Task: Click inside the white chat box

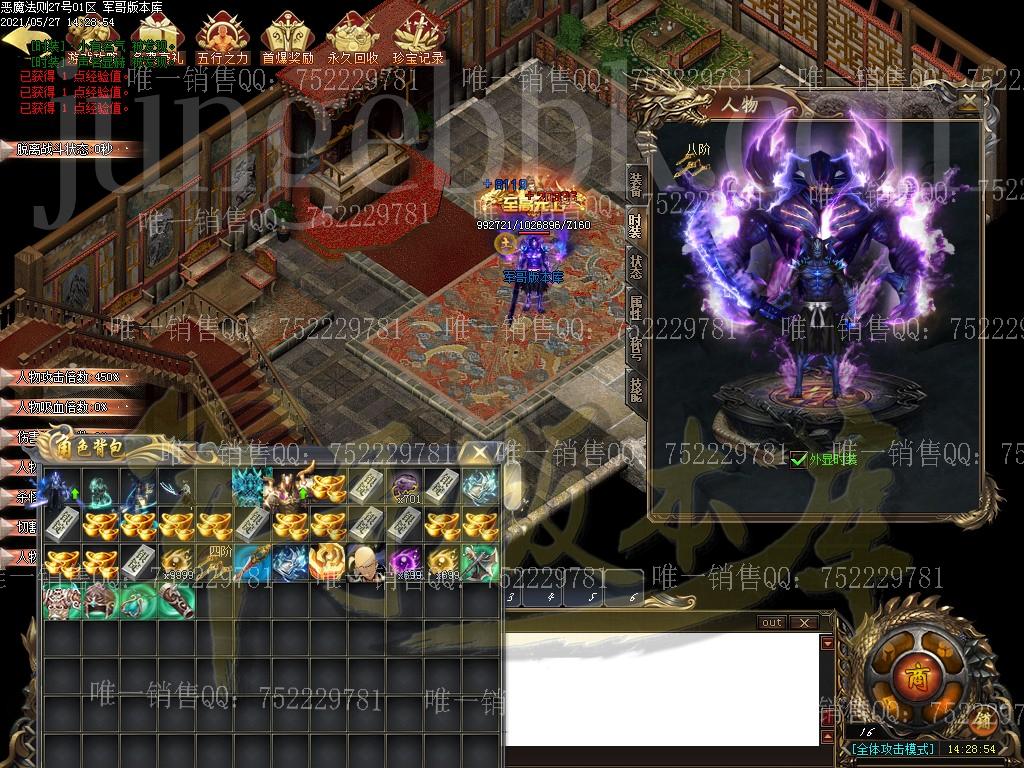Action: click(660, 680)
